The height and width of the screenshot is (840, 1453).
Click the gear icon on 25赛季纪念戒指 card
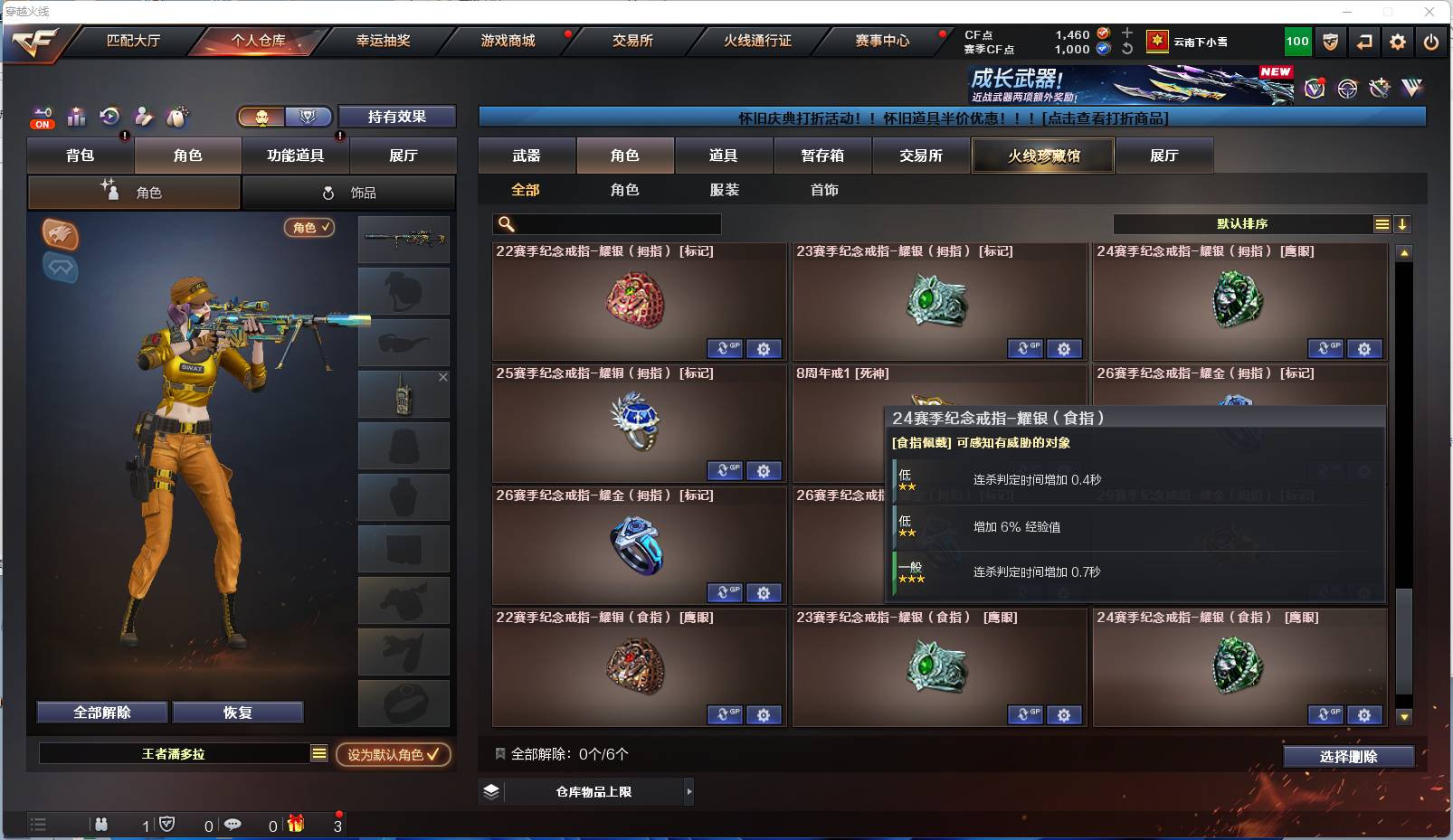(764, 471)
